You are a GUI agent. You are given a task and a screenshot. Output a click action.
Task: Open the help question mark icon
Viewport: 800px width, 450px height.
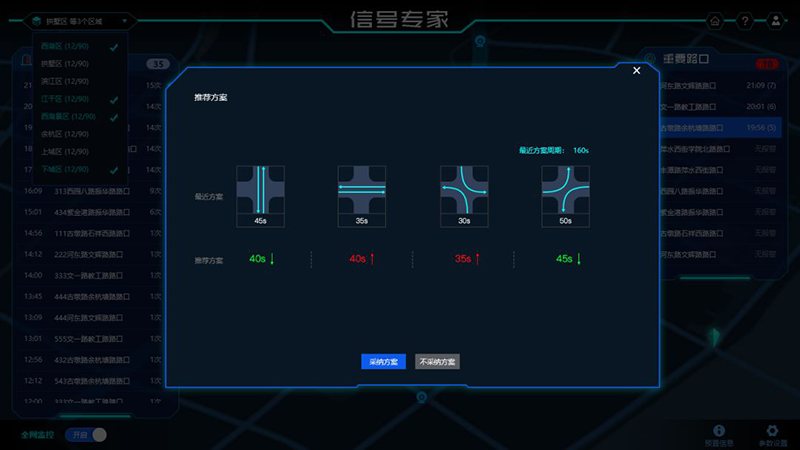coord(745,21)
